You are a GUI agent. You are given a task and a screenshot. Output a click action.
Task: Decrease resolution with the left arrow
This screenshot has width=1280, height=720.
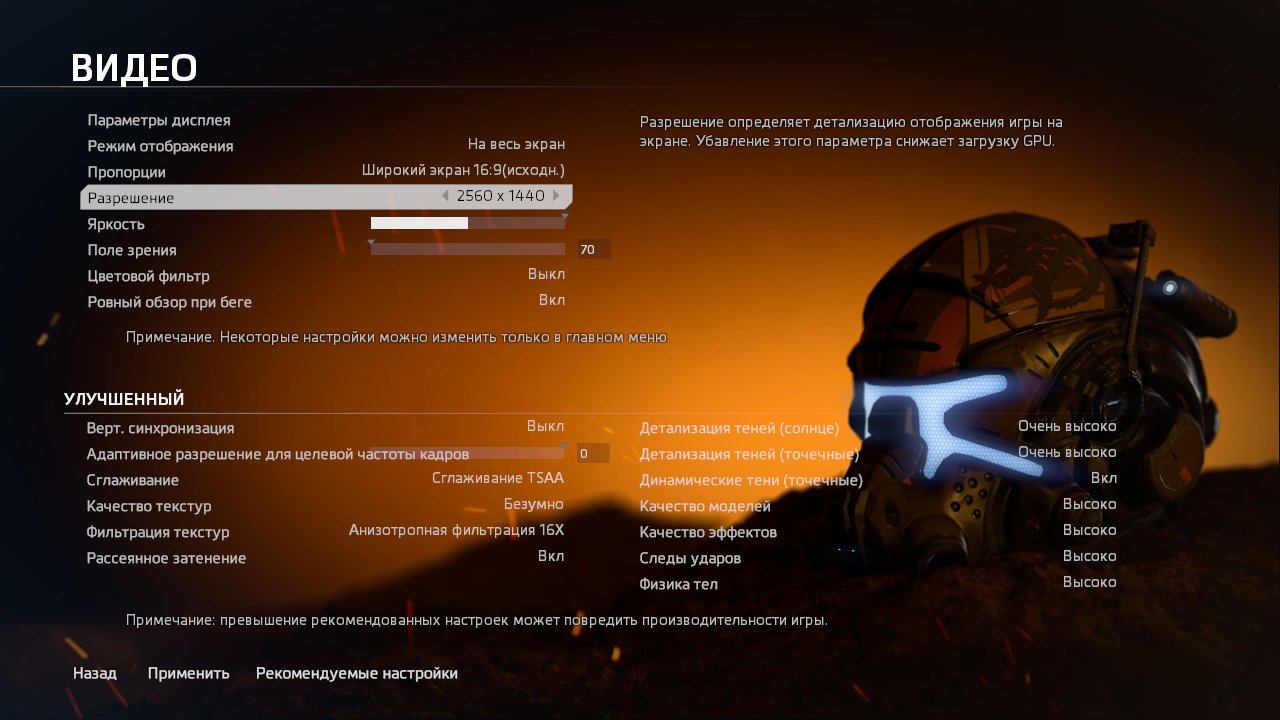[x=444, y=196]
